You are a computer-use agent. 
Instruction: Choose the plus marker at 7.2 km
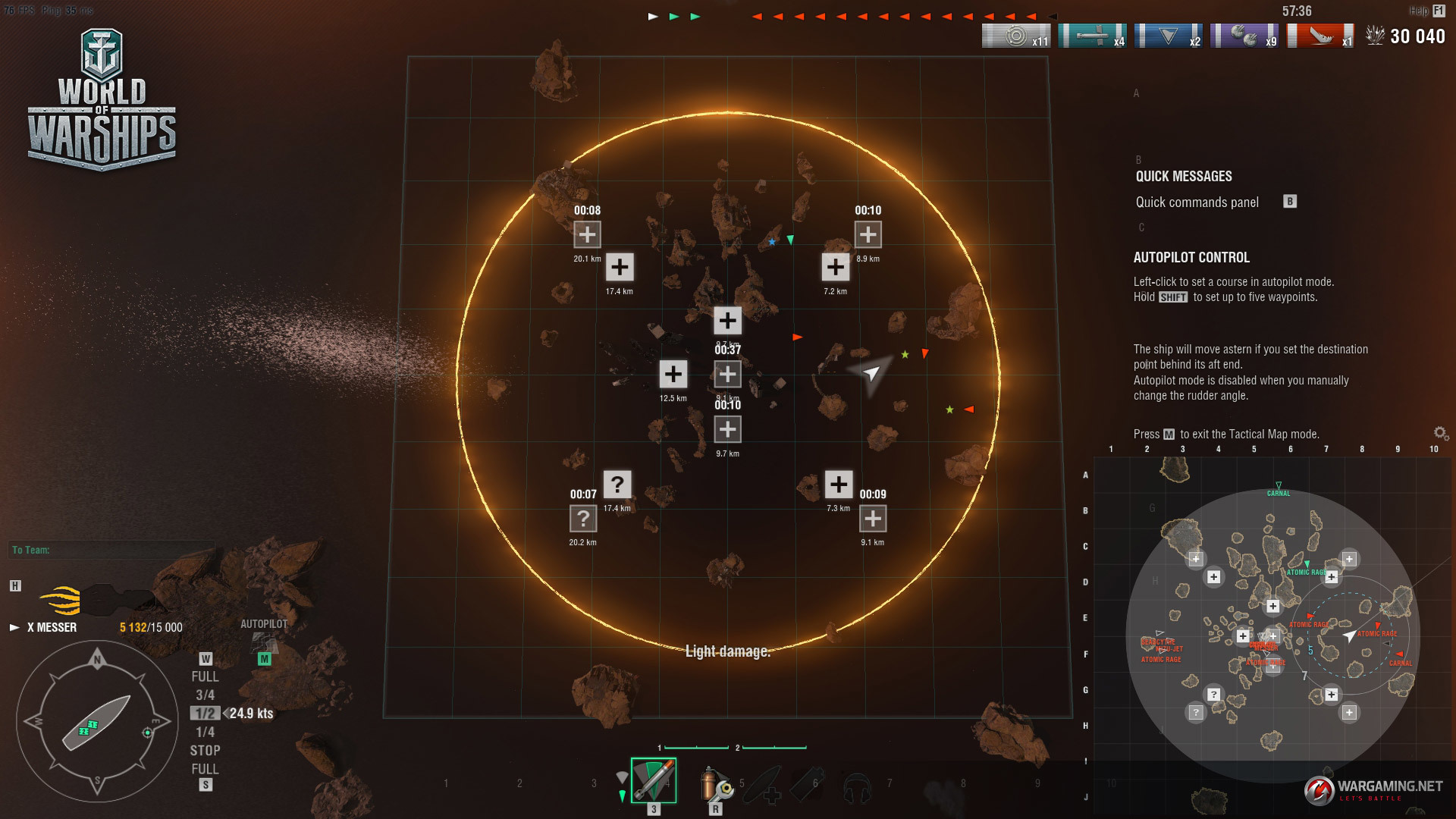[835, 267]
